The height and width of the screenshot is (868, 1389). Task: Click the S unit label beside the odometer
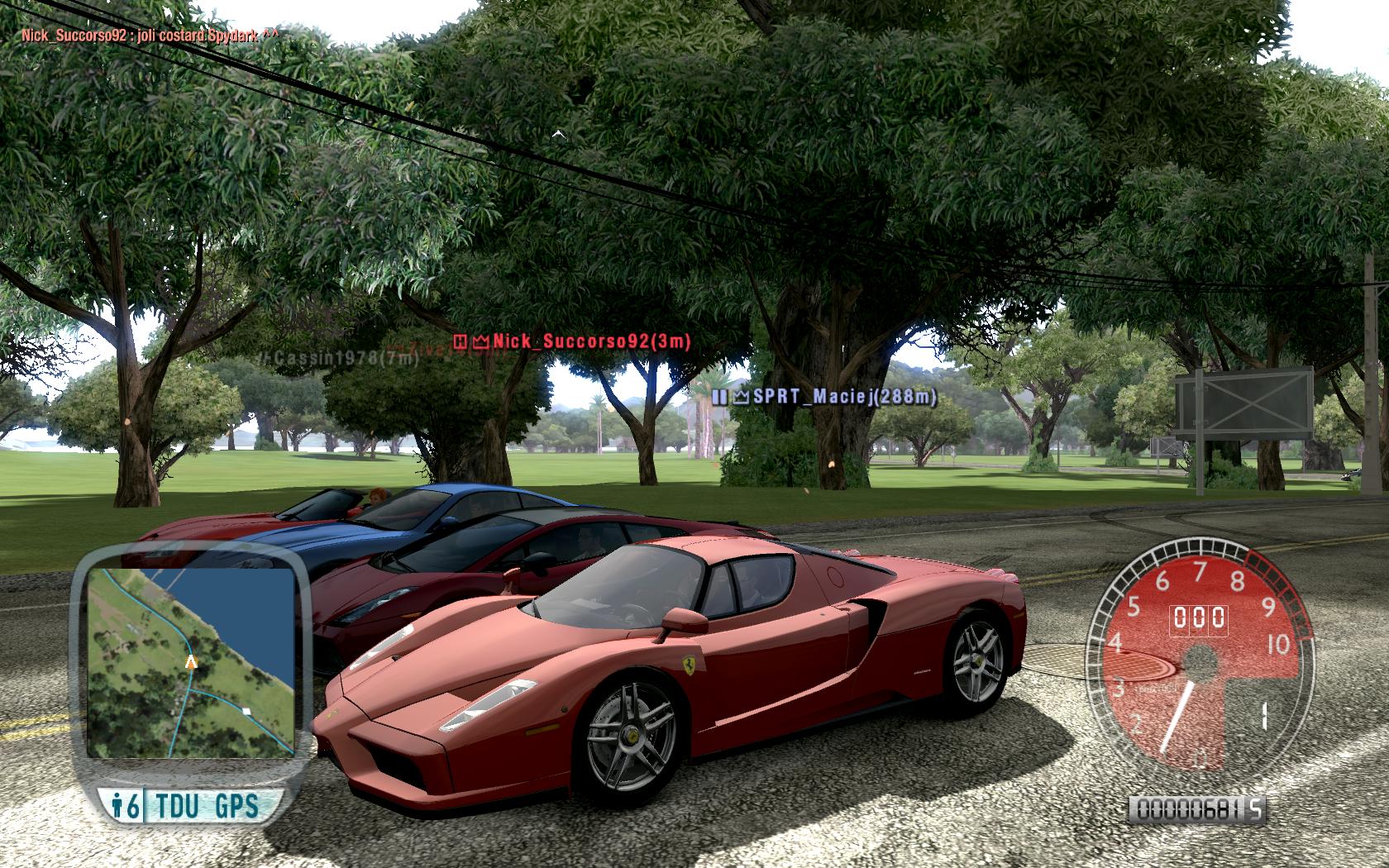(1255, 808)
